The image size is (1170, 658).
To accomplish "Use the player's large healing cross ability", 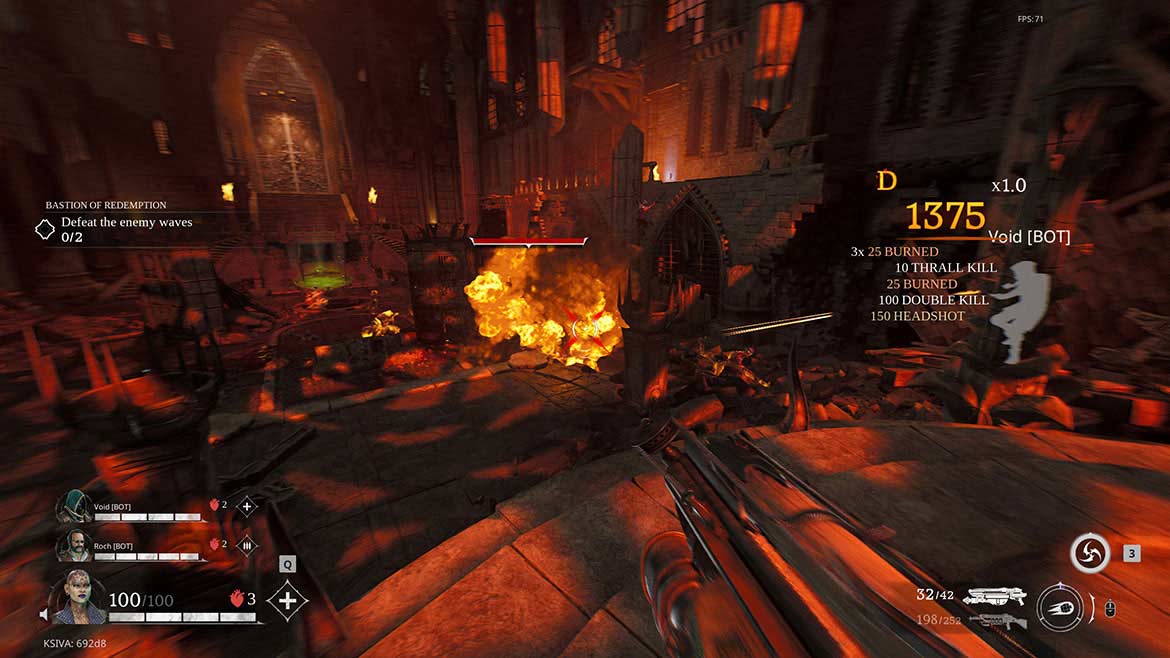I will click(x=287, y=600).
